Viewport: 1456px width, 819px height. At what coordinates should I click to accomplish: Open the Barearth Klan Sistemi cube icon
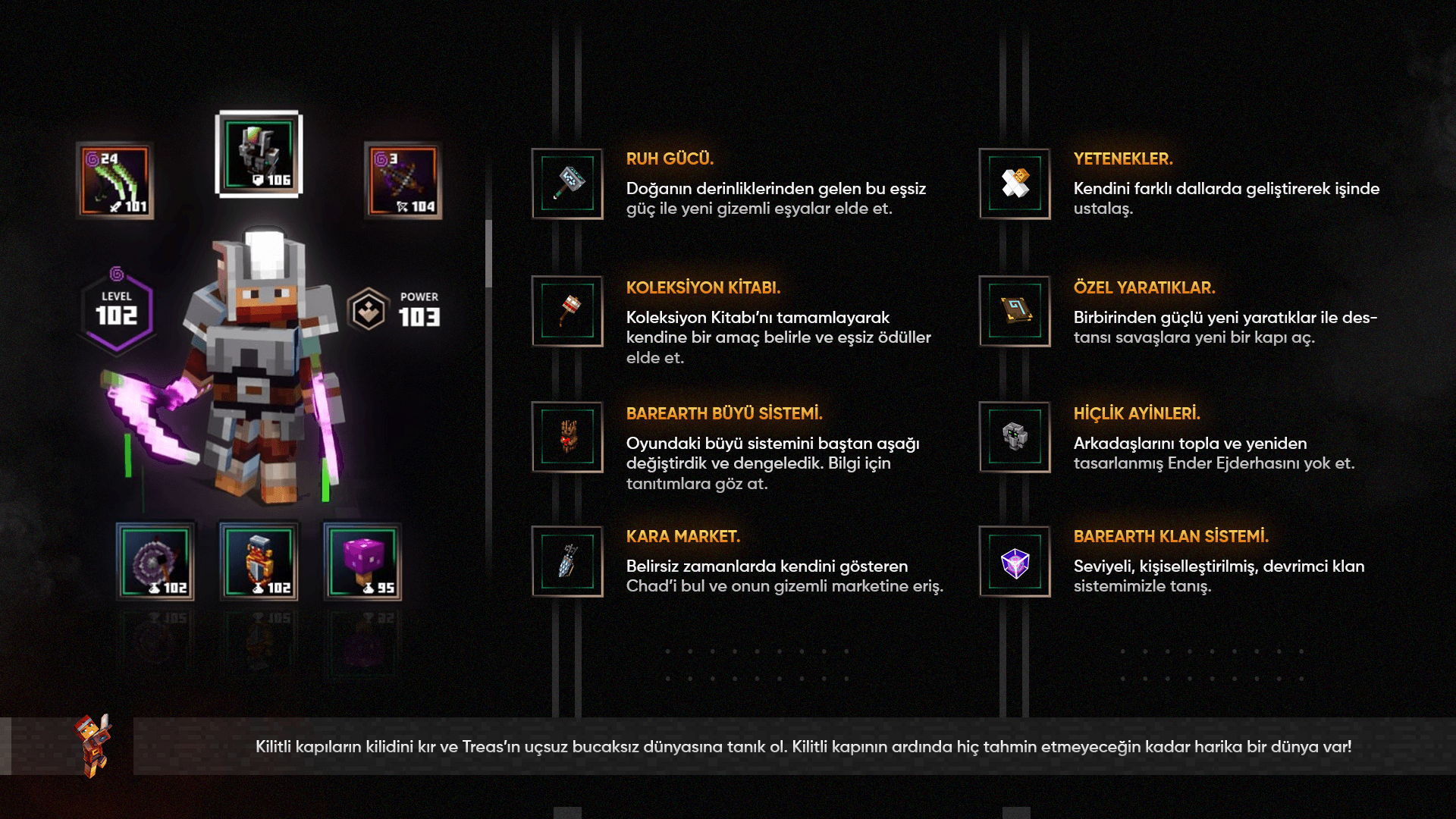(x=1015, y=561)
